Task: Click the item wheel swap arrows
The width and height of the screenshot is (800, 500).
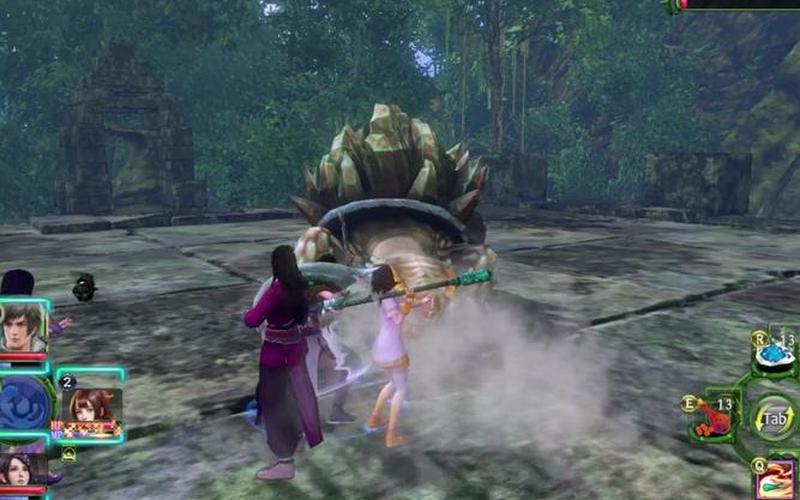Action: [773, 417]
